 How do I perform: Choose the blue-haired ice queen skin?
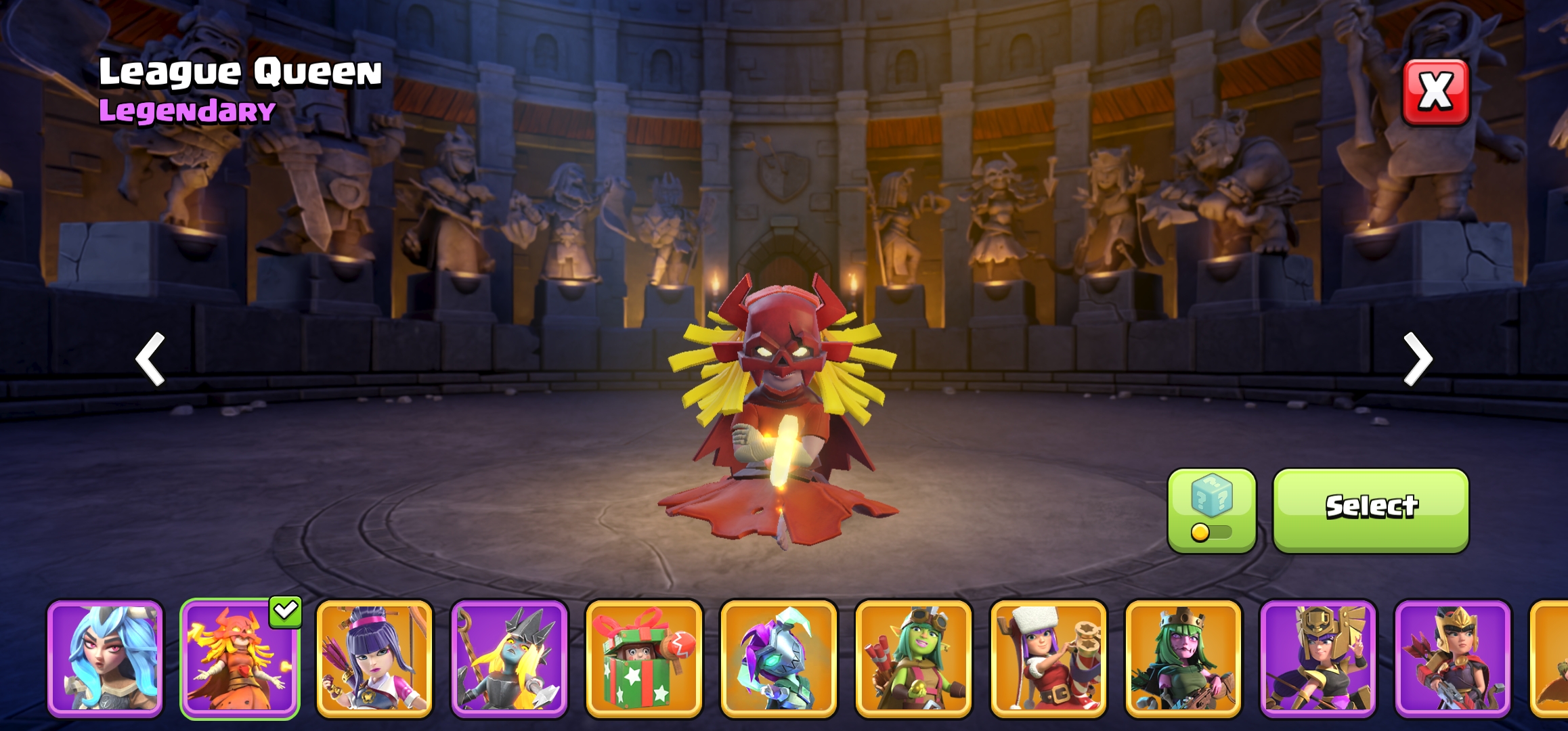coord(105,658)
